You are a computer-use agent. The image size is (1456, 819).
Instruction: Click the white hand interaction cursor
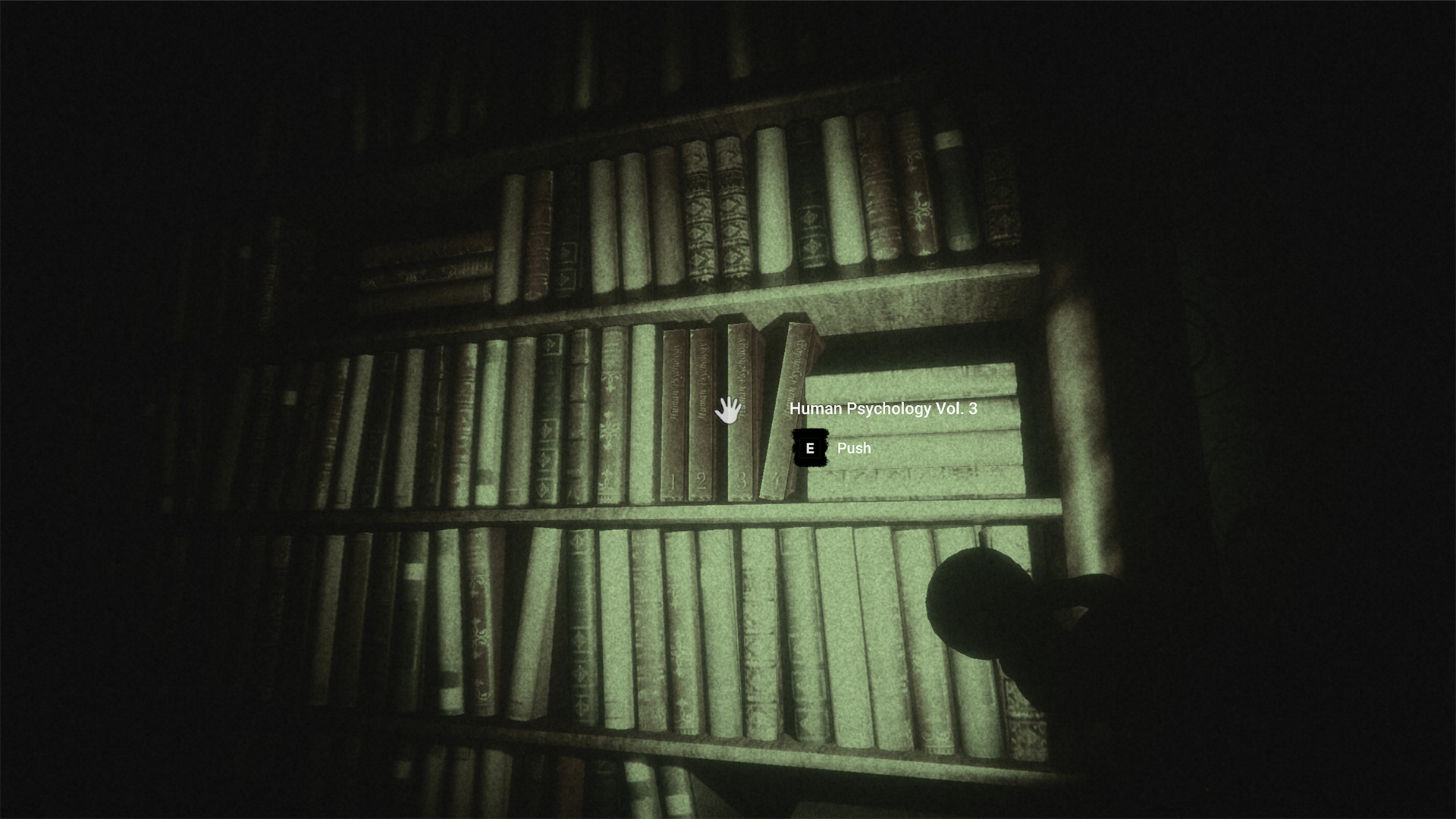tap(728, 409)
